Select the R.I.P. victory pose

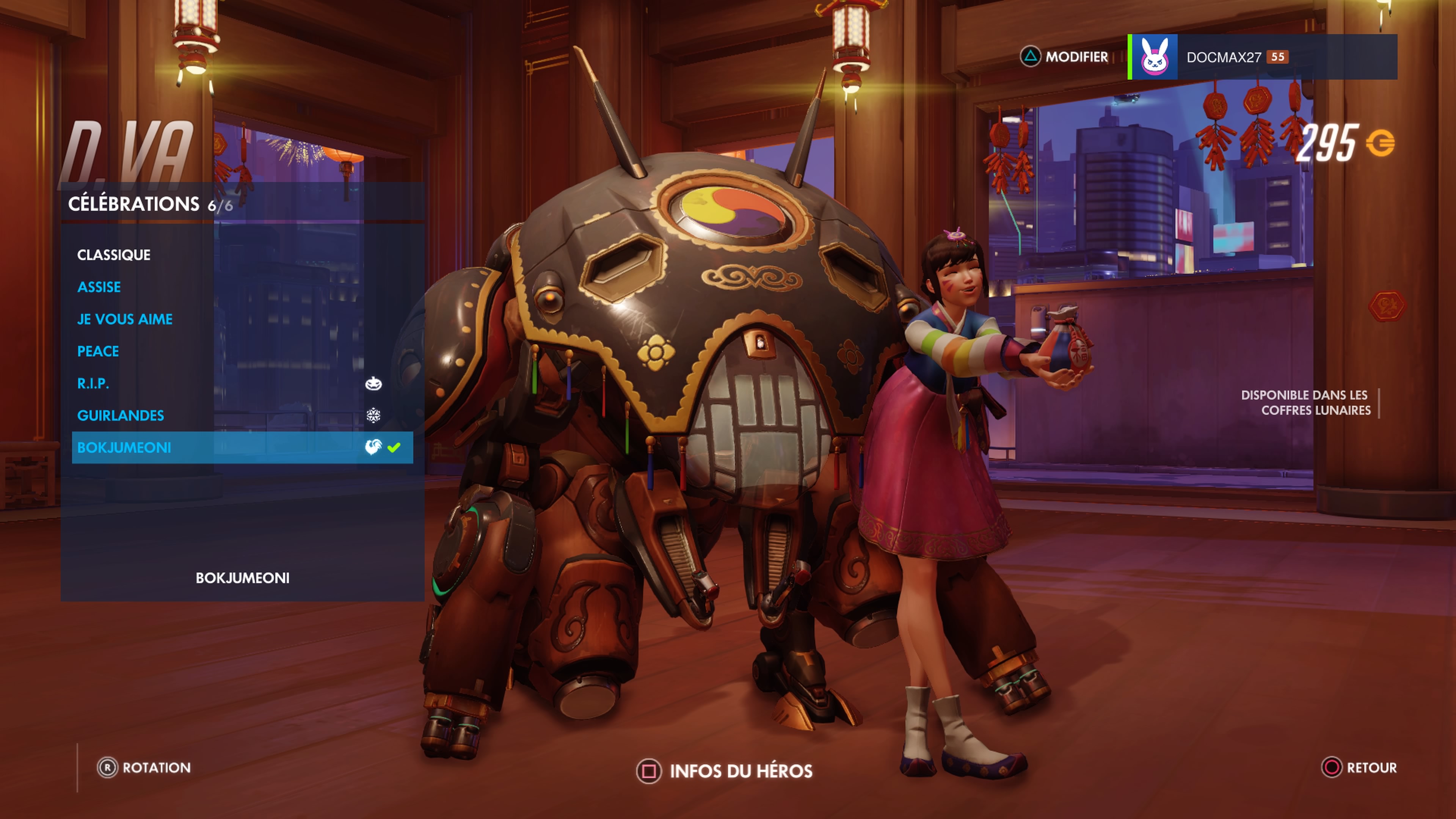click(93, 384)
